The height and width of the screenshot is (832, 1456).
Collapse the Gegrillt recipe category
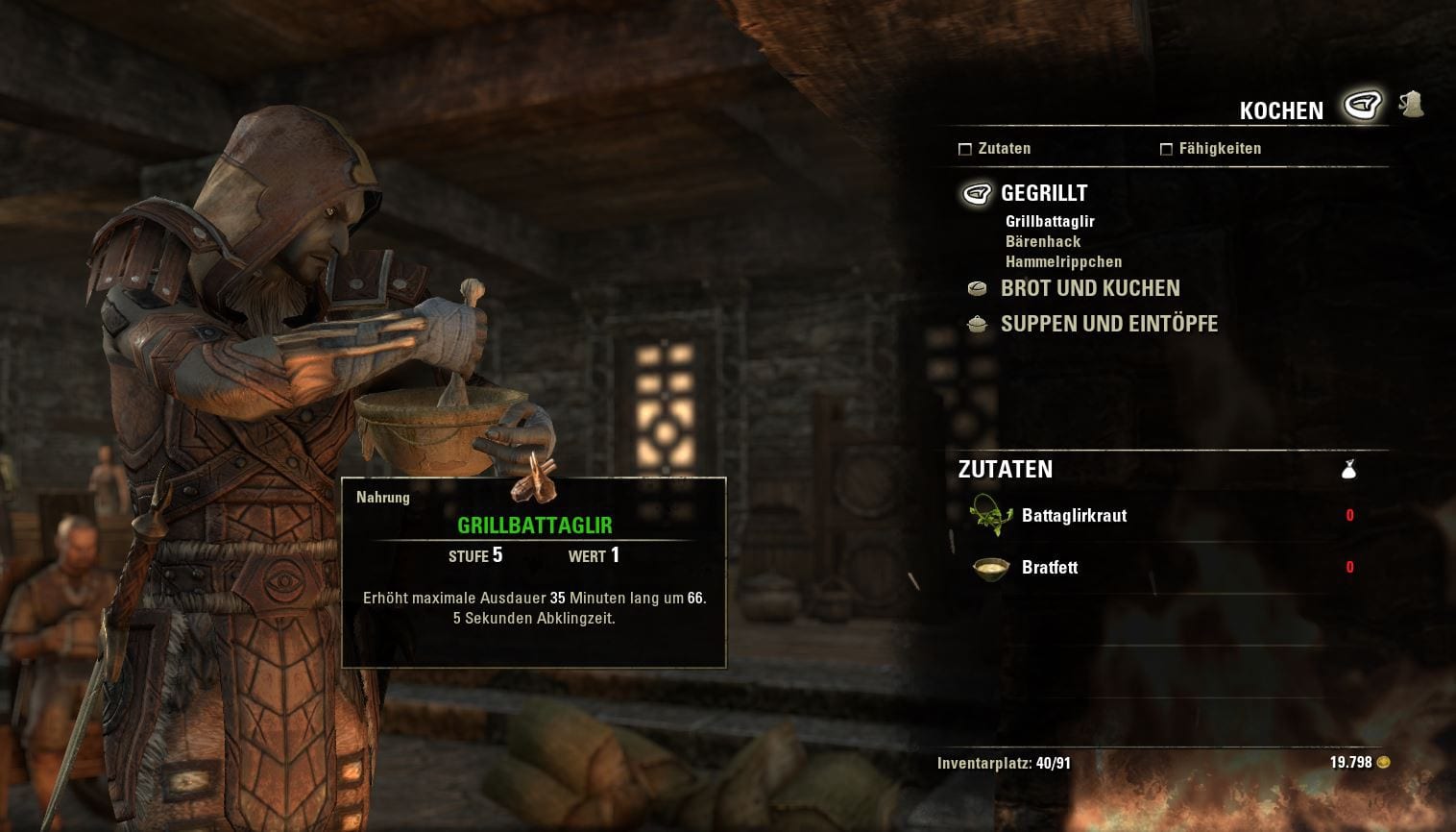pyautogui.click(x=1043, y=193)
